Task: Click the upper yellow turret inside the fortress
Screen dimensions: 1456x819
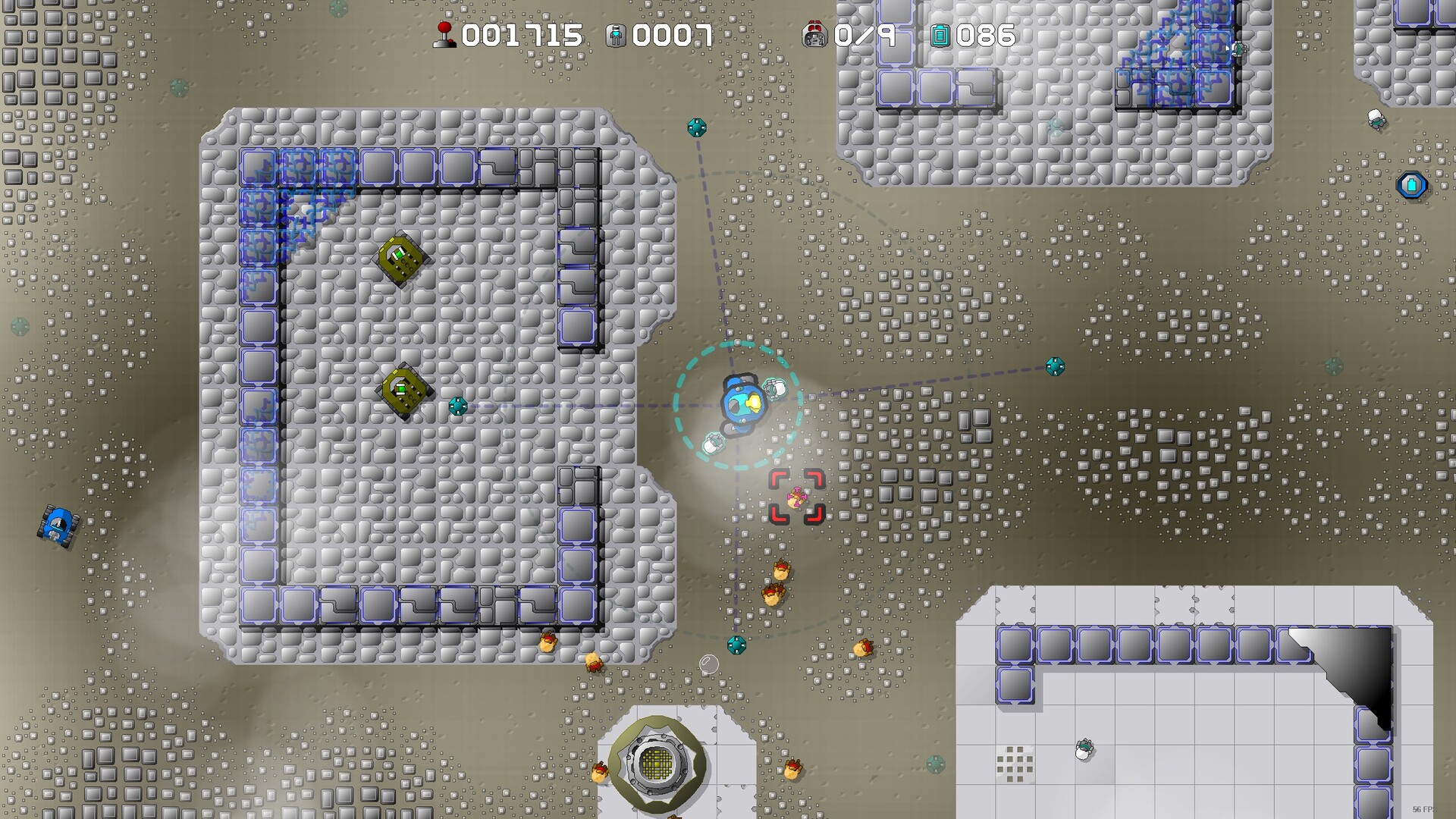Action: 400,259
